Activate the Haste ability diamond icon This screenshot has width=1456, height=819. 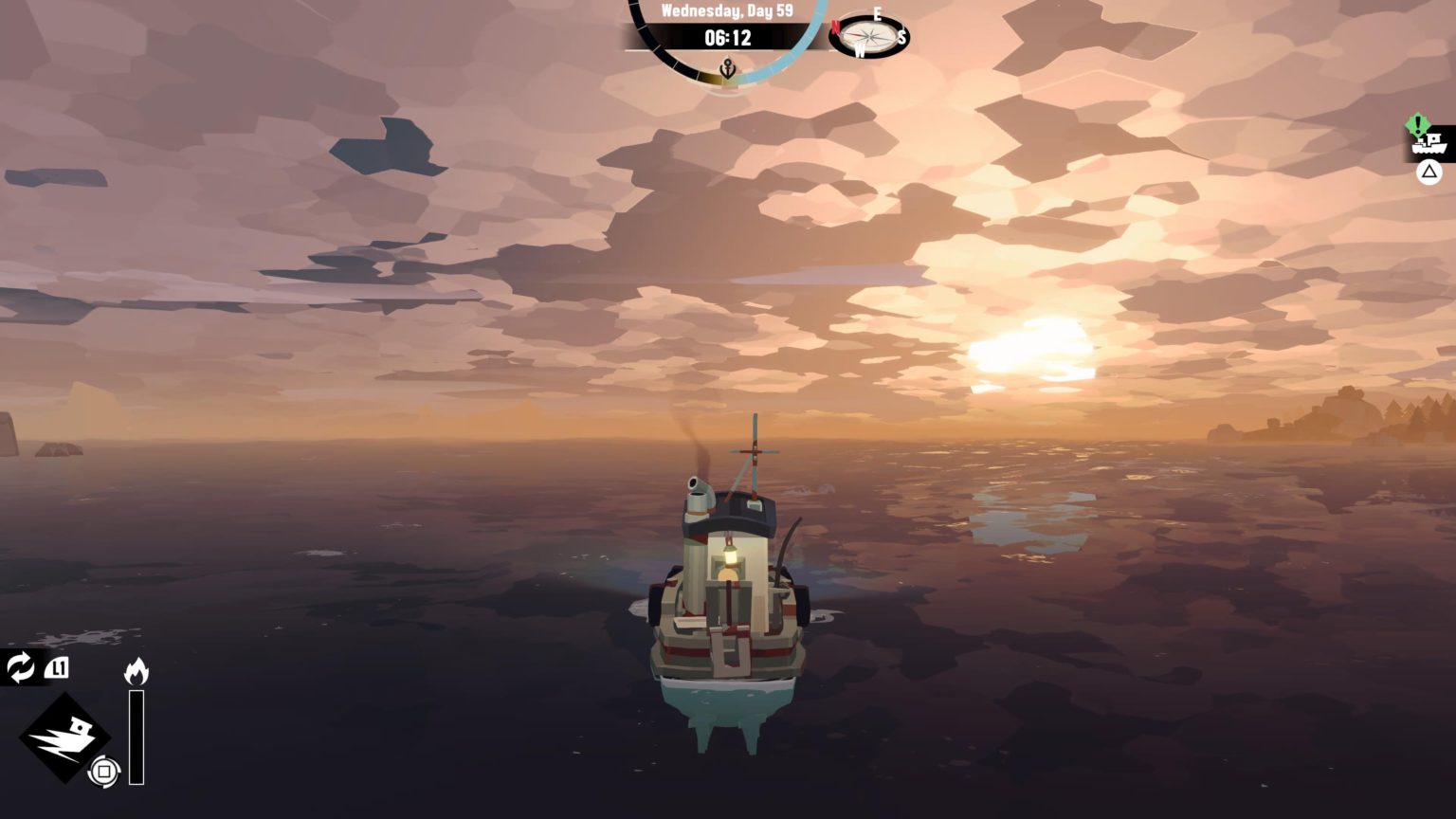[64, 737]
